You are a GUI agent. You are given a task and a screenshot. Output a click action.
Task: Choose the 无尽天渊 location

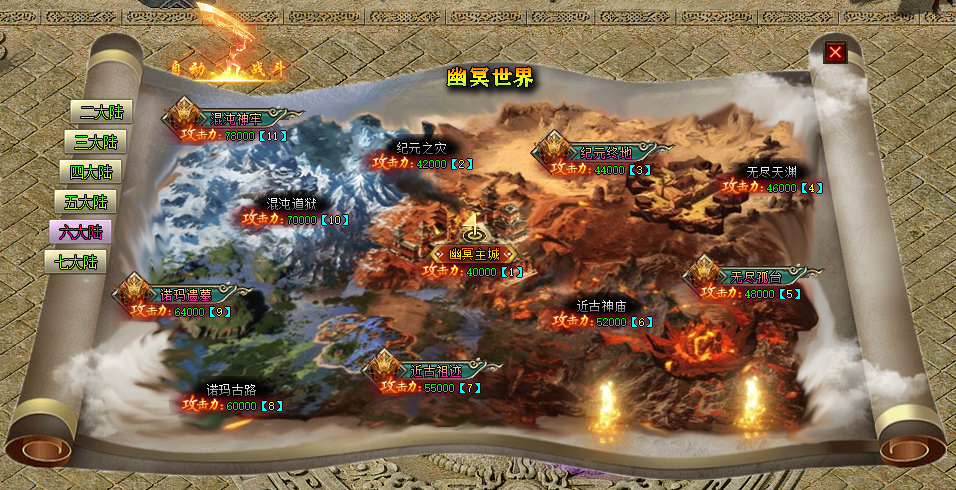coord(771,170)
